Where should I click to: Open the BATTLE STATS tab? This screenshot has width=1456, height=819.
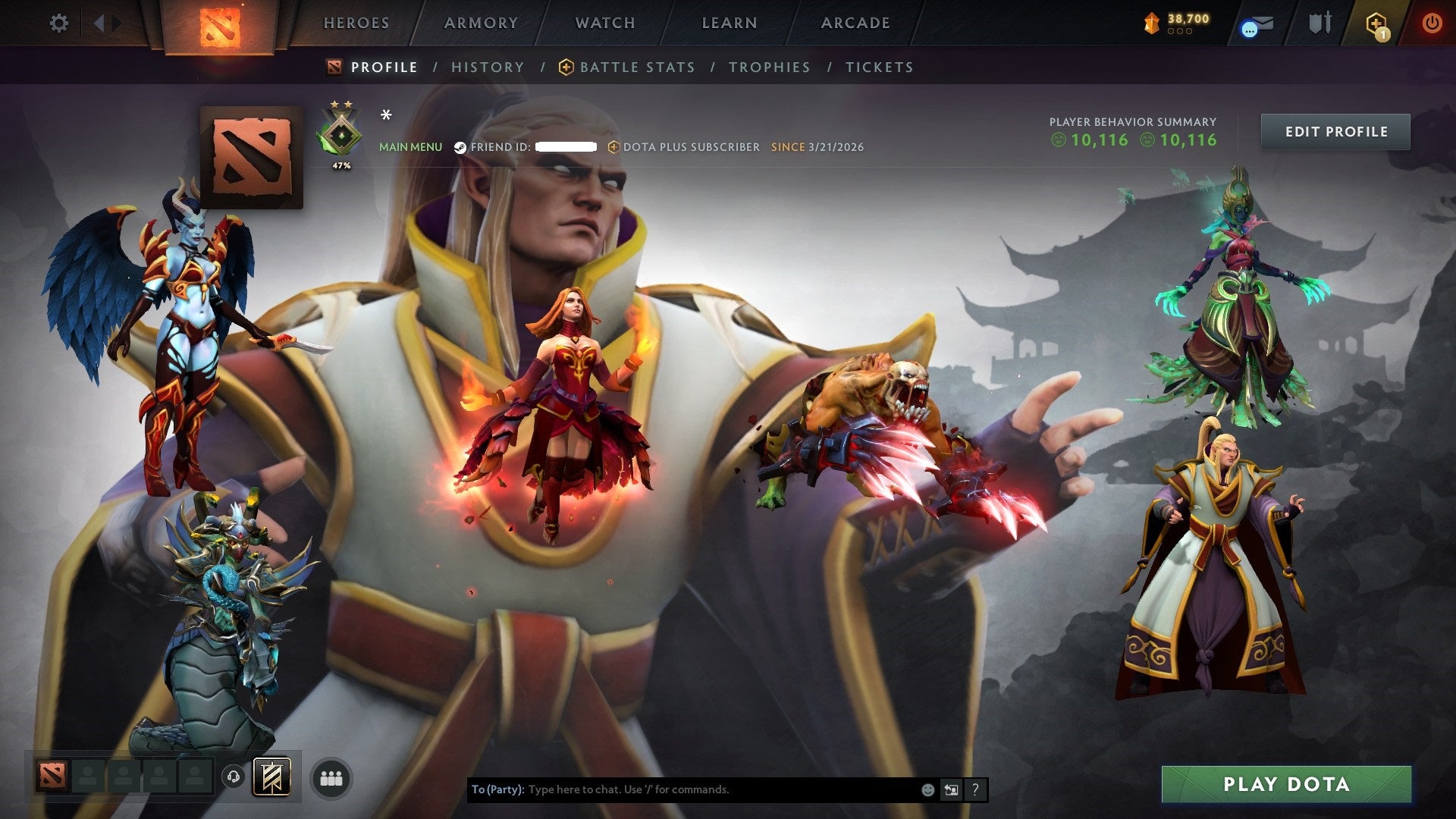[x=637, y=67]
